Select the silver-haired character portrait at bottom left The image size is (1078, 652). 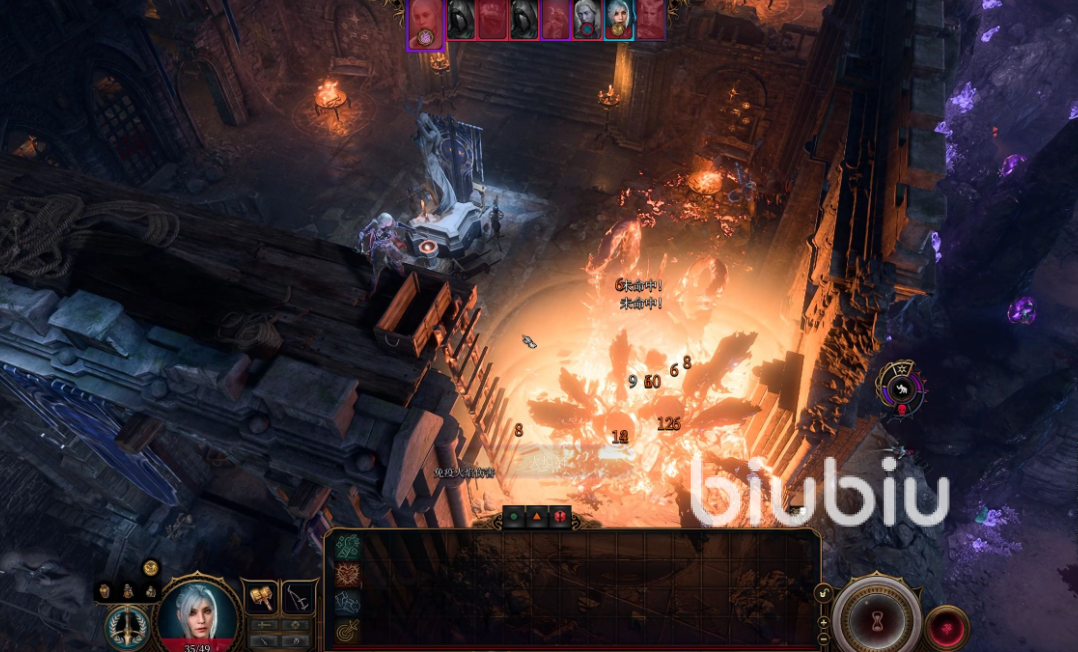(198, 610)
